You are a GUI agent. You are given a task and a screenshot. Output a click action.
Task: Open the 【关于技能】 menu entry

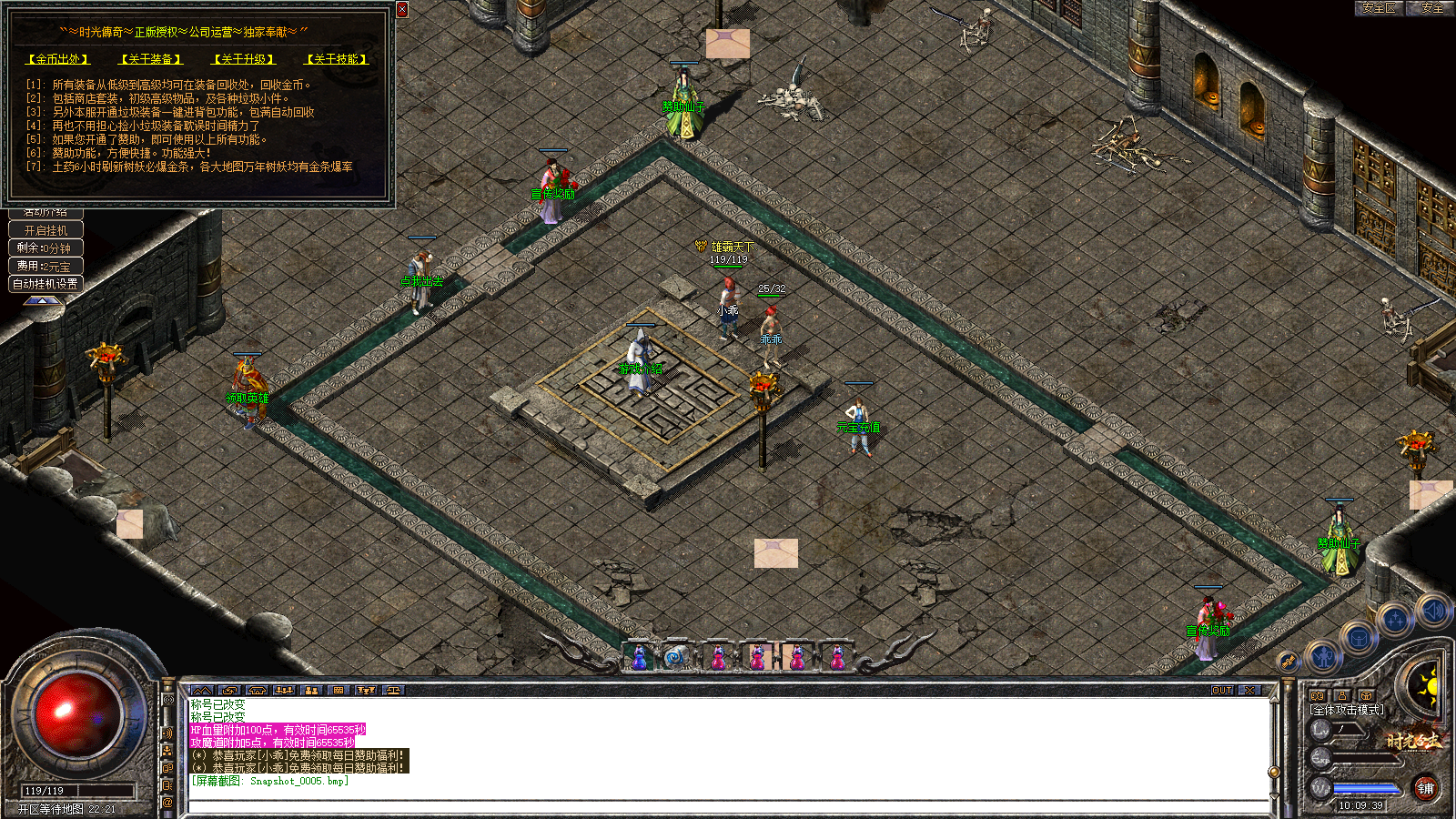335,58
